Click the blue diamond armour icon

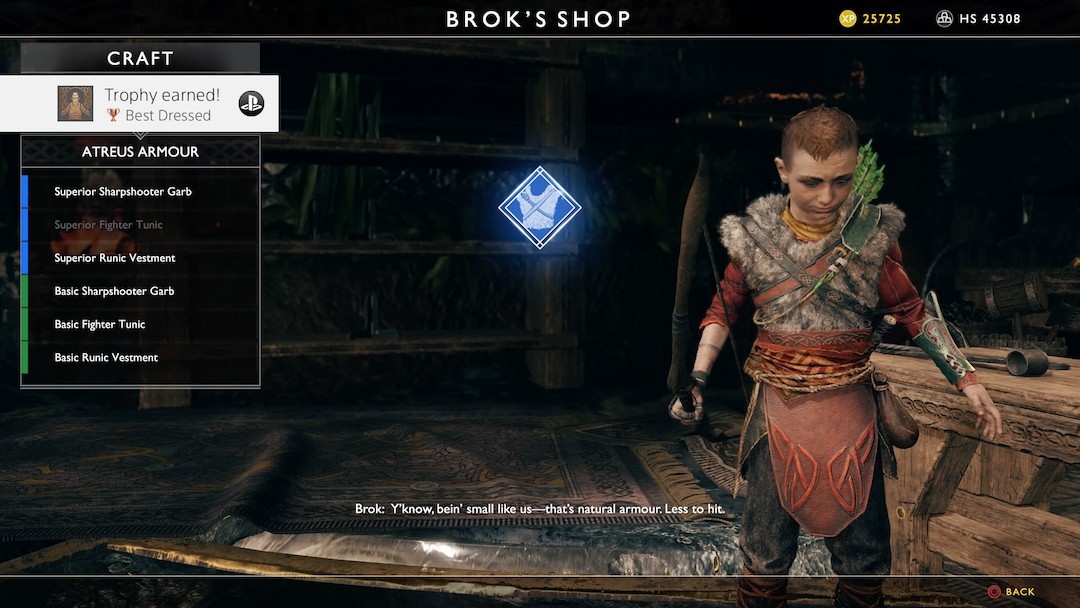(540, 207)
